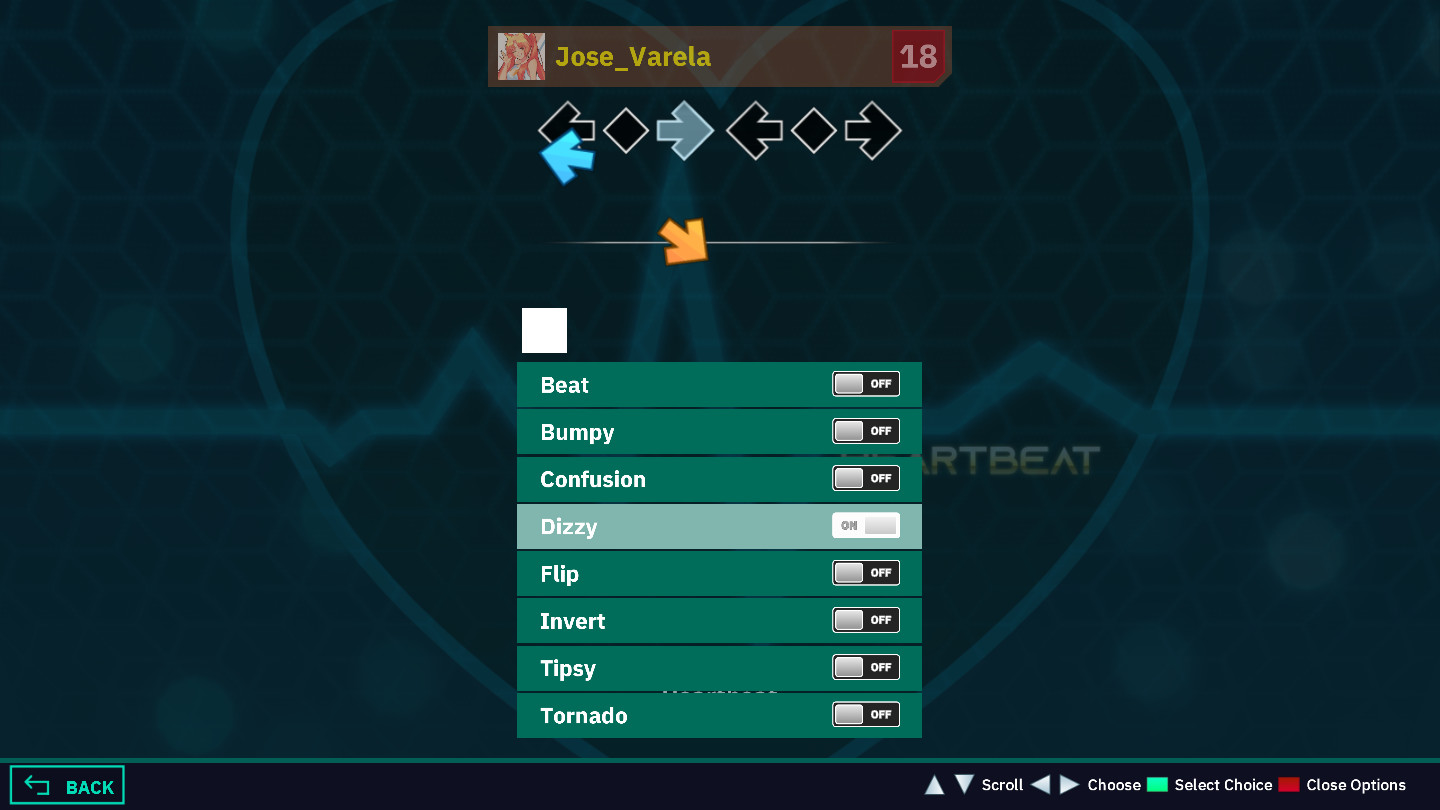Turn on the Tornado modifier

[x=865, y=714]
